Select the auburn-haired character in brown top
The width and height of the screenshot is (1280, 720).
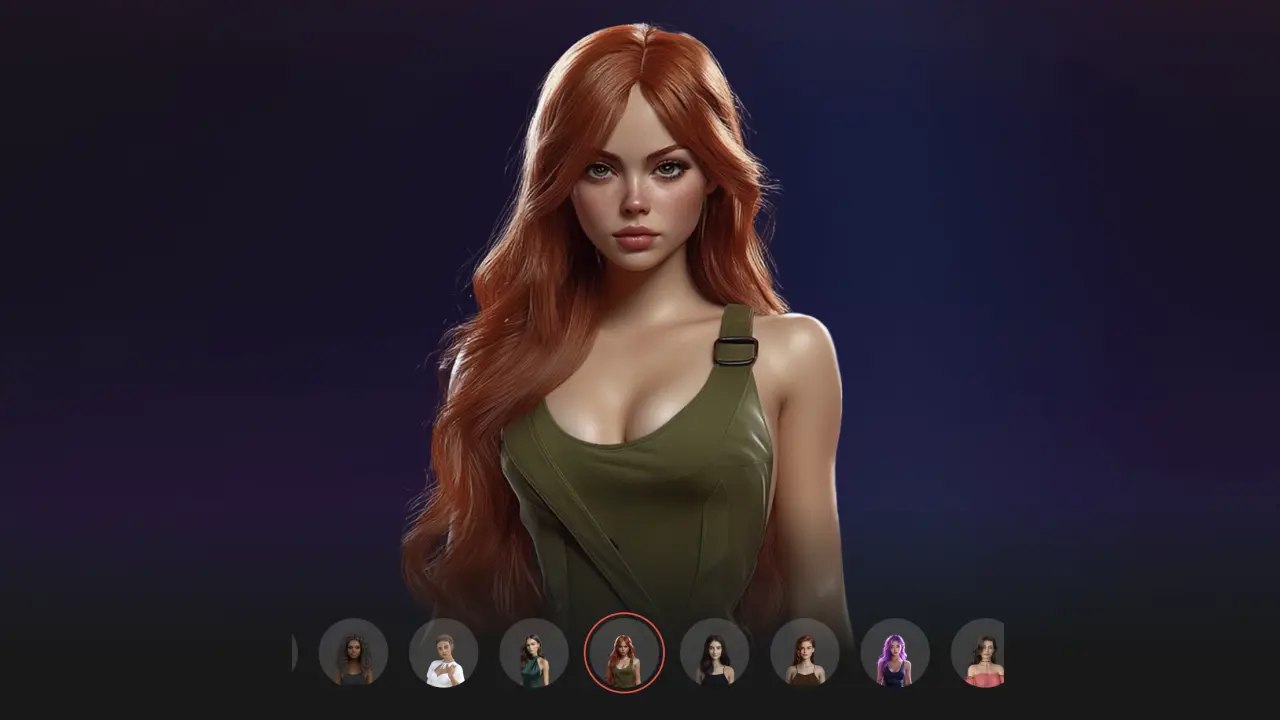804,652
